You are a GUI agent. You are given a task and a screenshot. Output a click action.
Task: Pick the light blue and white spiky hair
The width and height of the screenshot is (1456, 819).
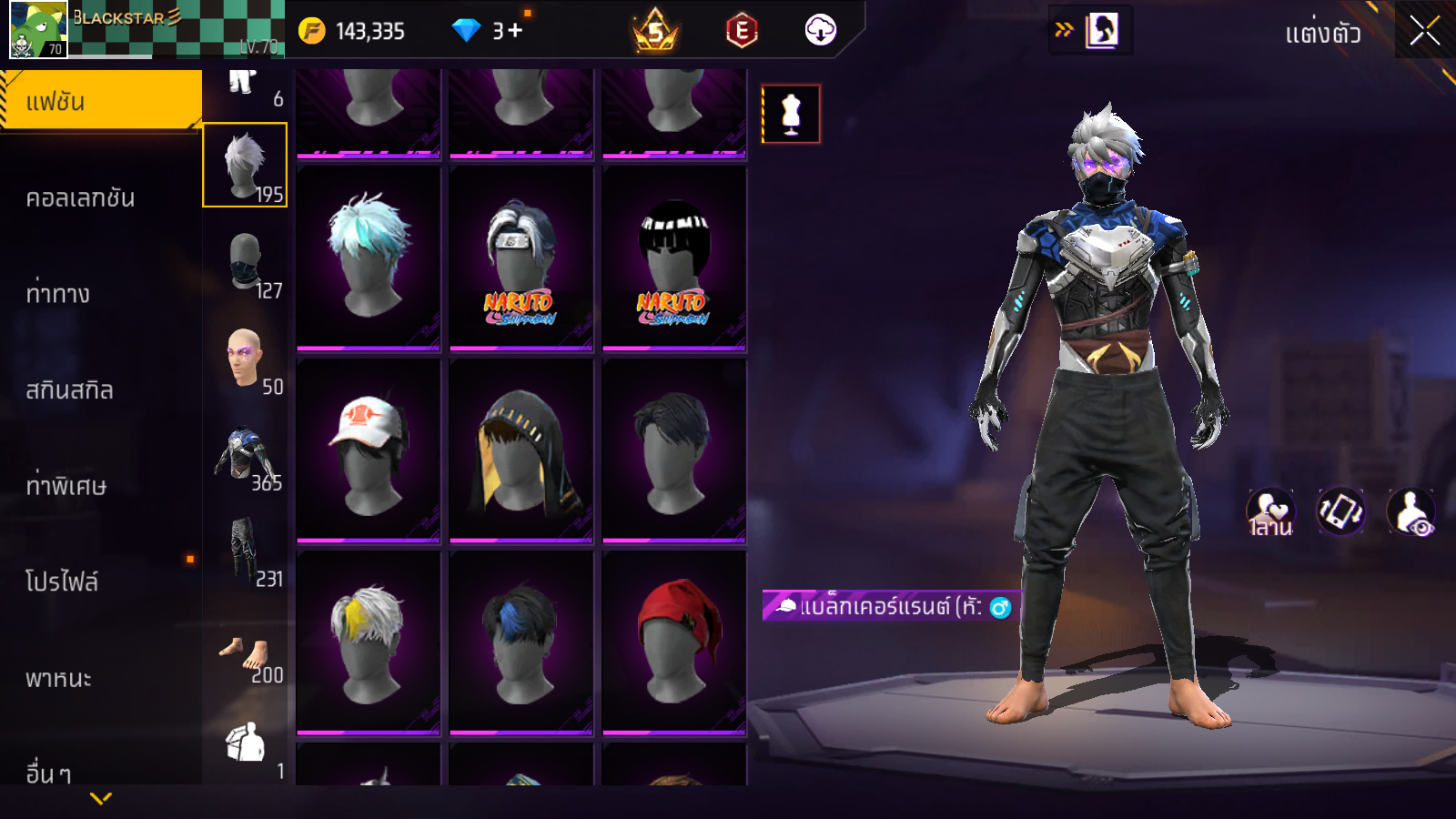pos(369,258)
